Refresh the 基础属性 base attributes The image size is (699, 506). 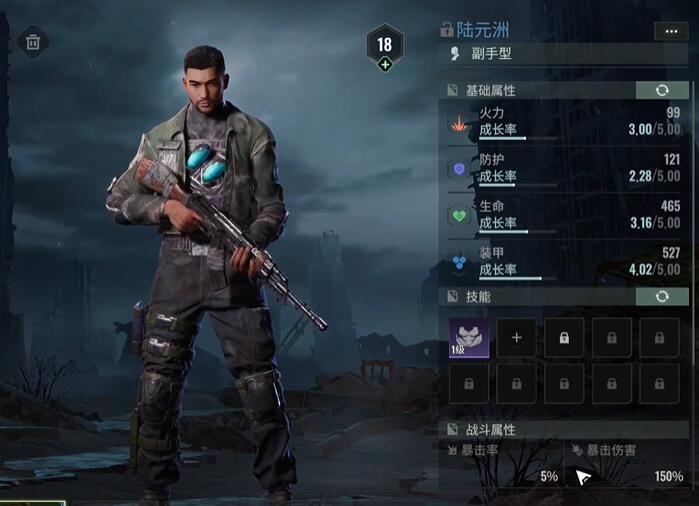pyautogui.click(x=662, y=90)
